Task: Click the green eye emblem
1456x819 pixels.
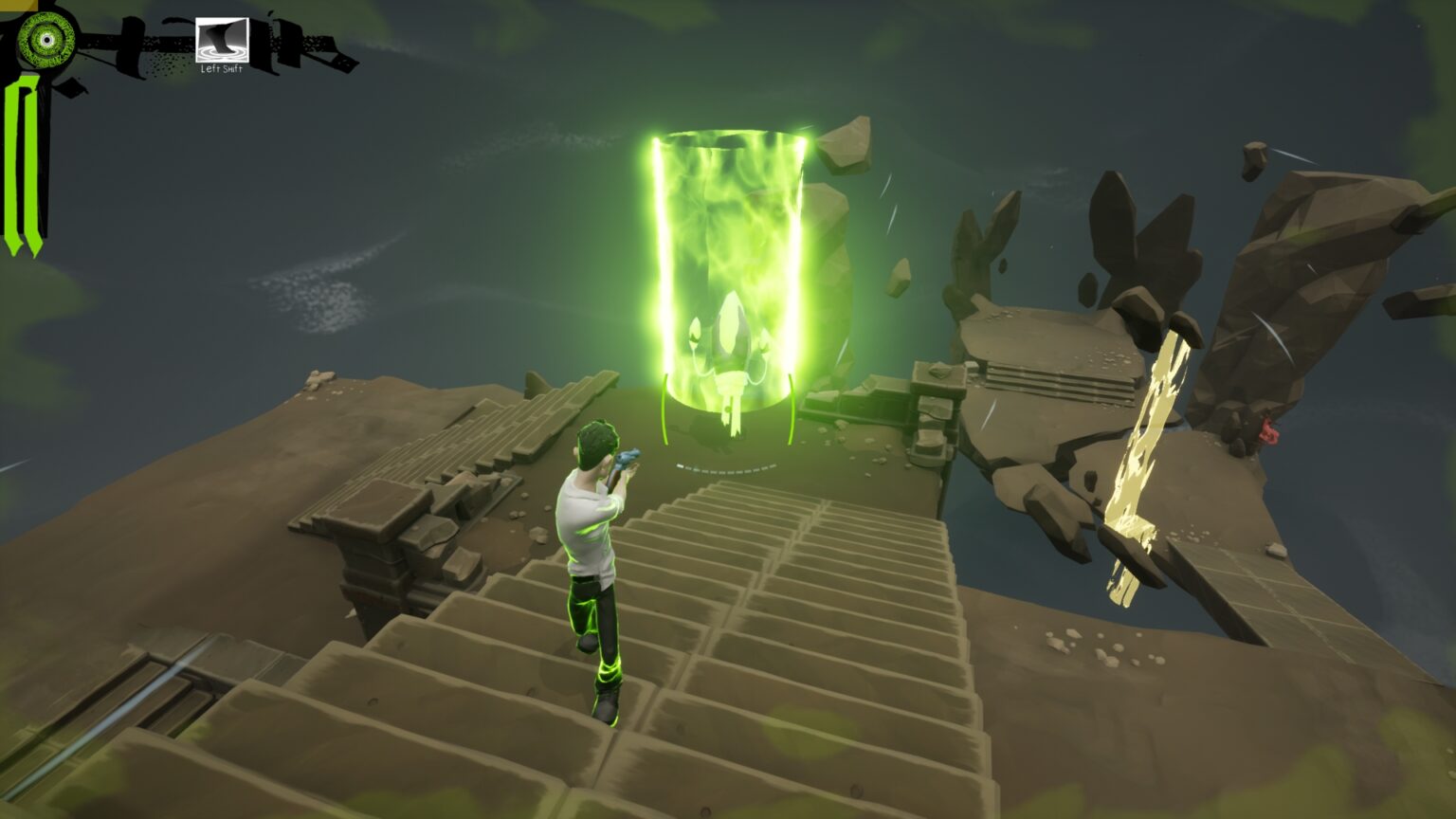Action: pyautogui.click(x=44, y=39)
